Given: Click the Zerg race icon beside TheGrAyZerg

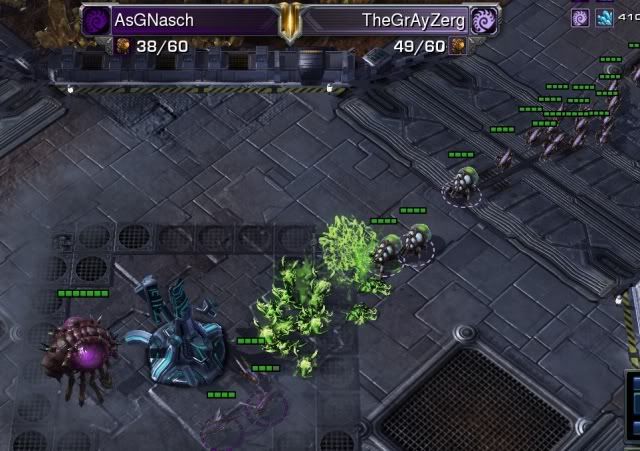Looking at the screenshot, I should 483,19.
